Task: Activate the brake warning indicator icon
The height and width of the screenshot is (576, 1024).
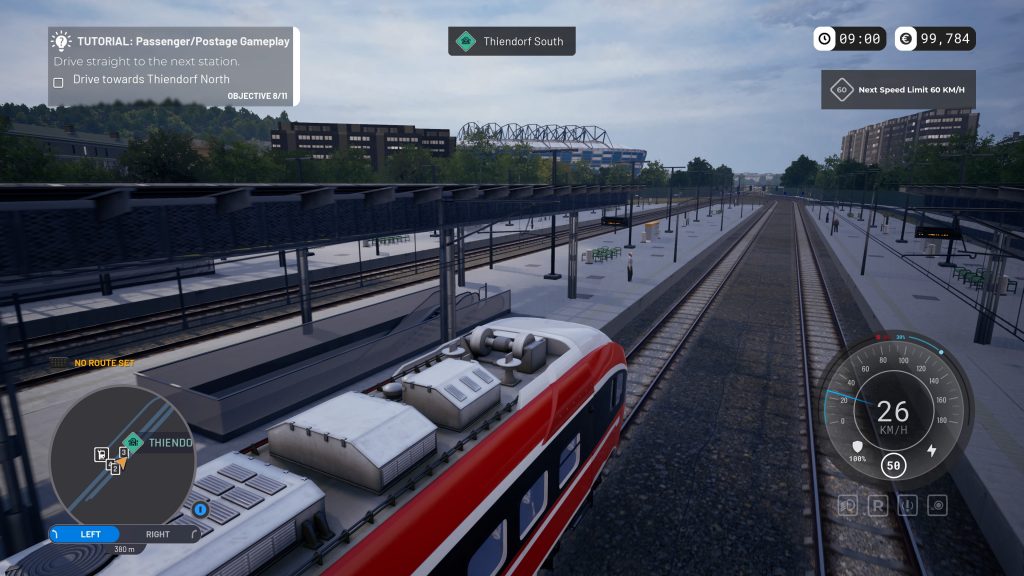Action: click(x=908, y=505)
